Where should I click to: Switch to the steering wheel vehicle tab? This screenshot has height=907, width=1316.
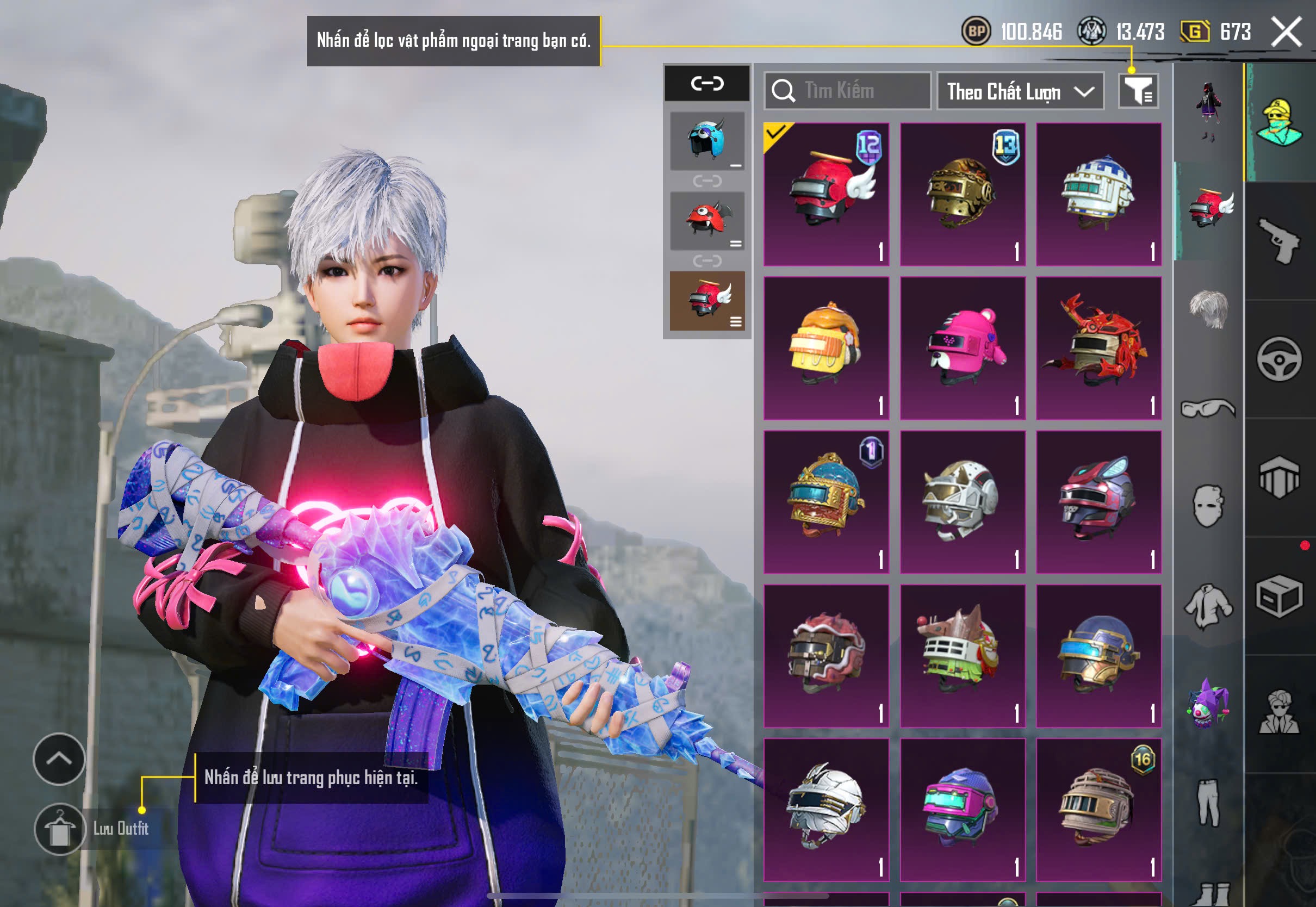(1279, 359)
